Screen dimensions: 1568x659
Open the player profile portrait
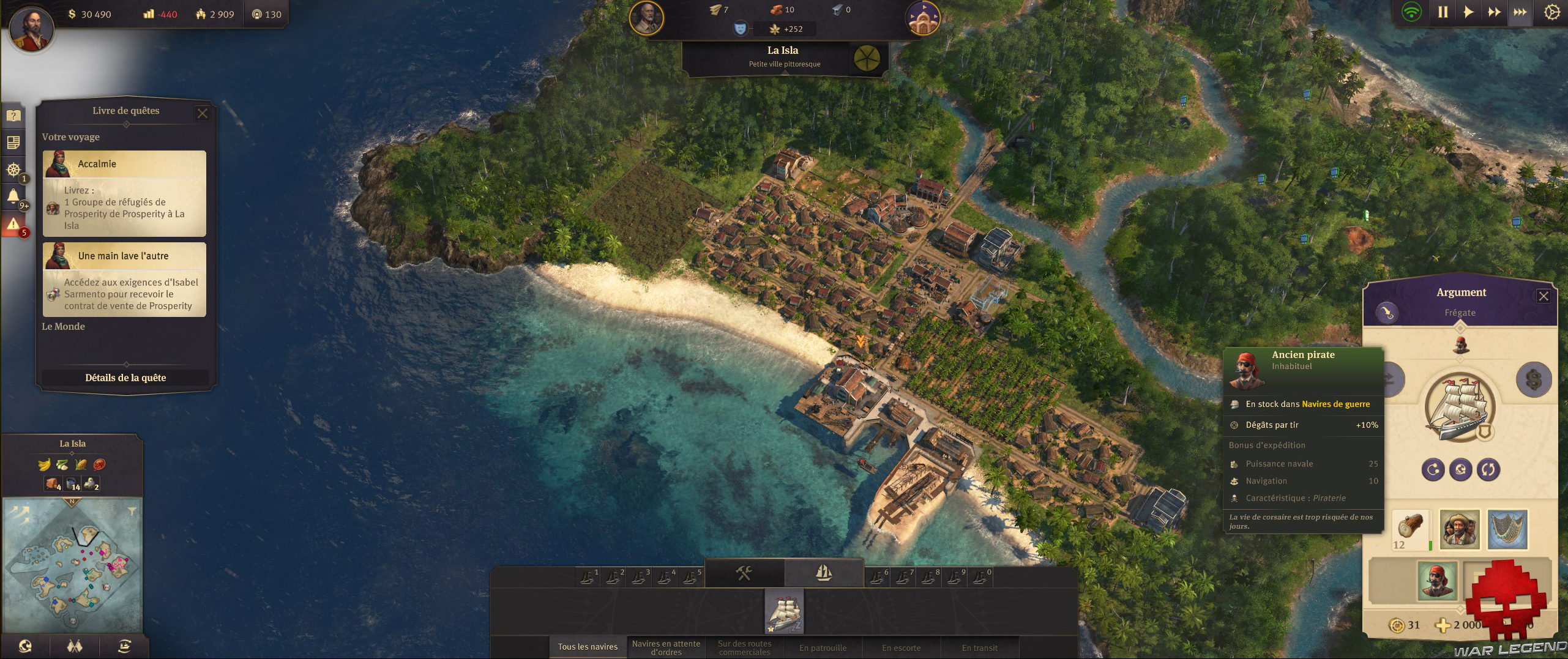(31, 28)
